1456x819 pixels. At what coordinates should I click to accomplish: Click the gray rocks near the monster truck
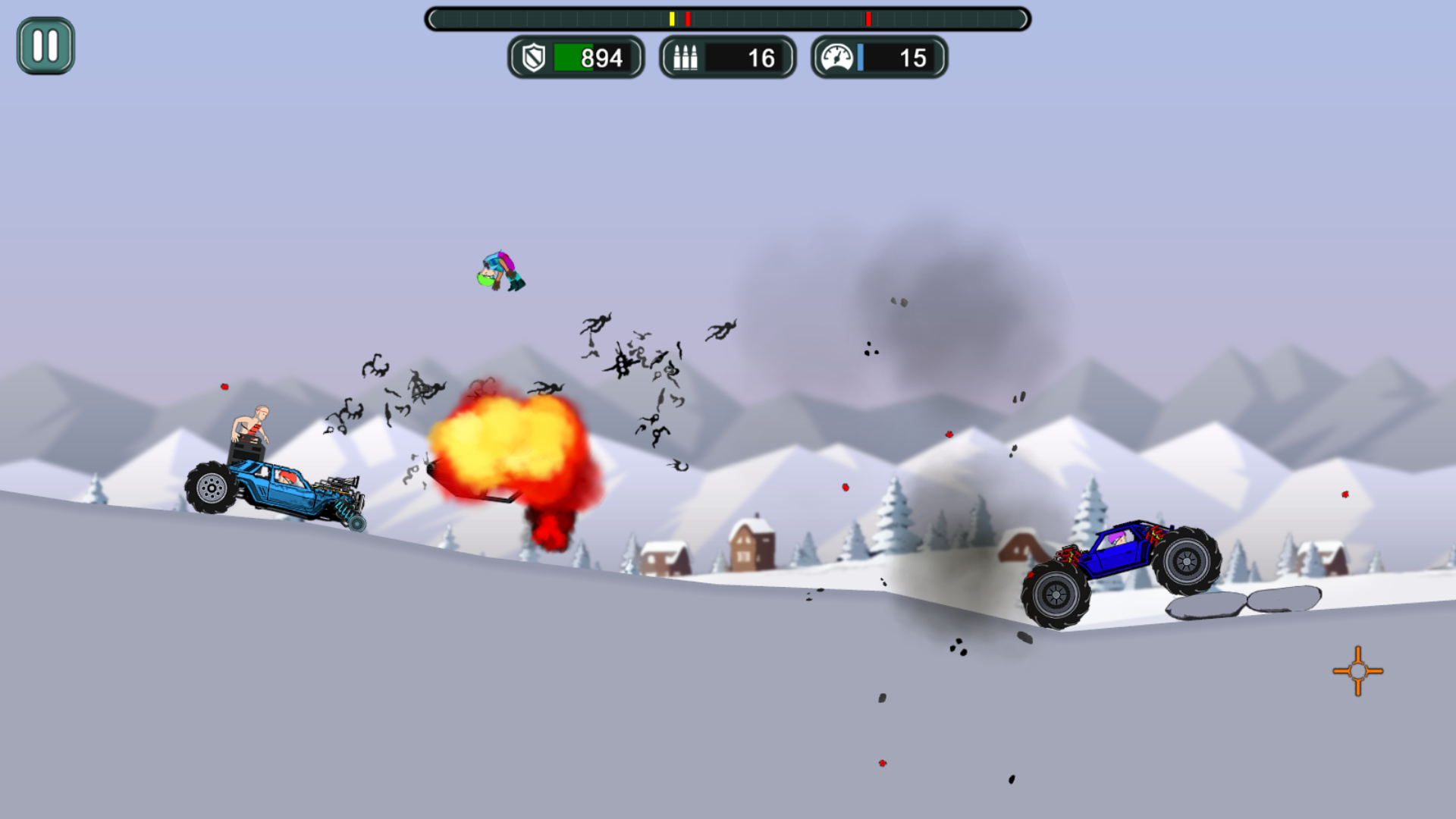coord(1244,607)
